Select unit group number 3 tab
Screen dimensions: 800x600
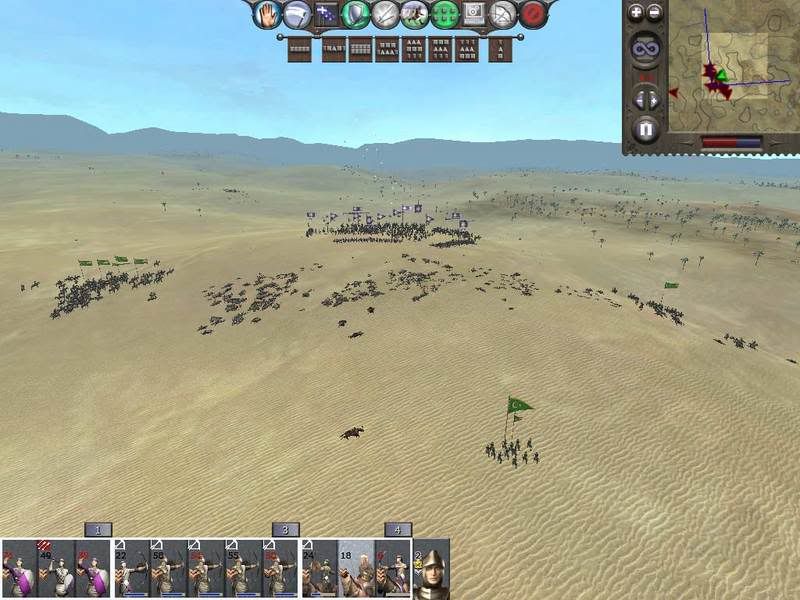(285, 530)
